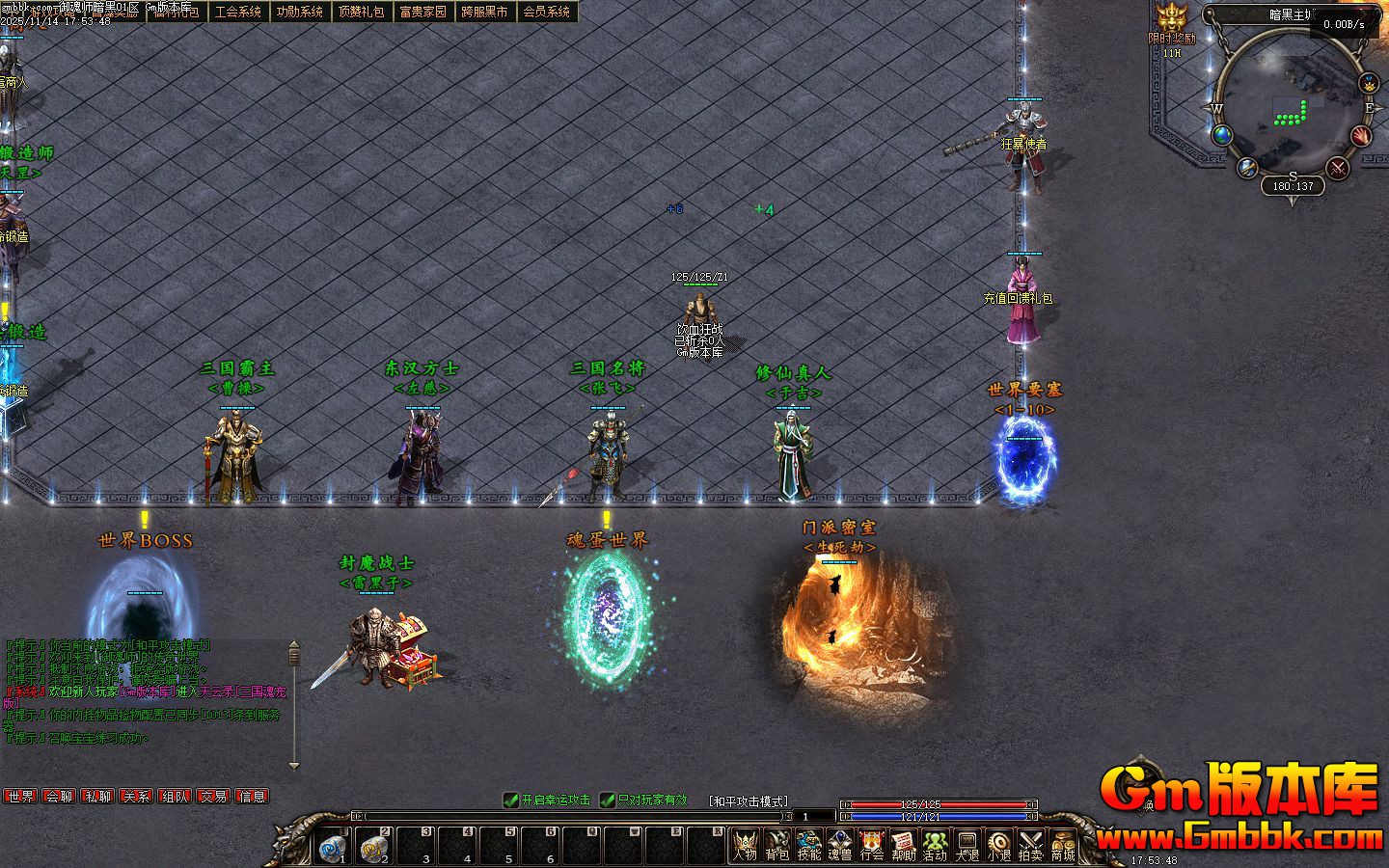Open the 会员系统 menu
This screenshot has height=868, width=1389.
546,12
